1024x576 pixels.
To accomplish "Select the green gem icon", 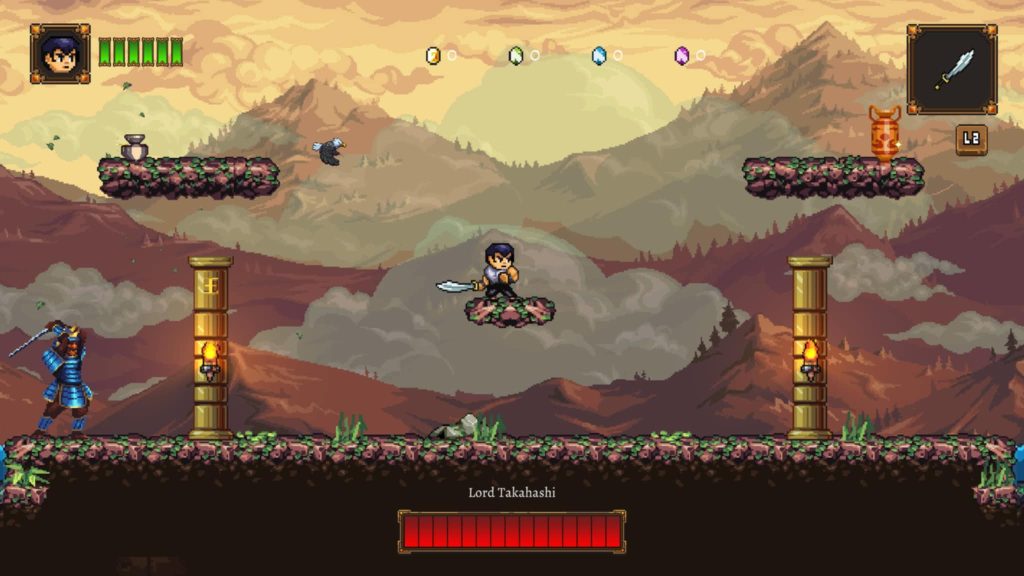I will click(516, 55).
